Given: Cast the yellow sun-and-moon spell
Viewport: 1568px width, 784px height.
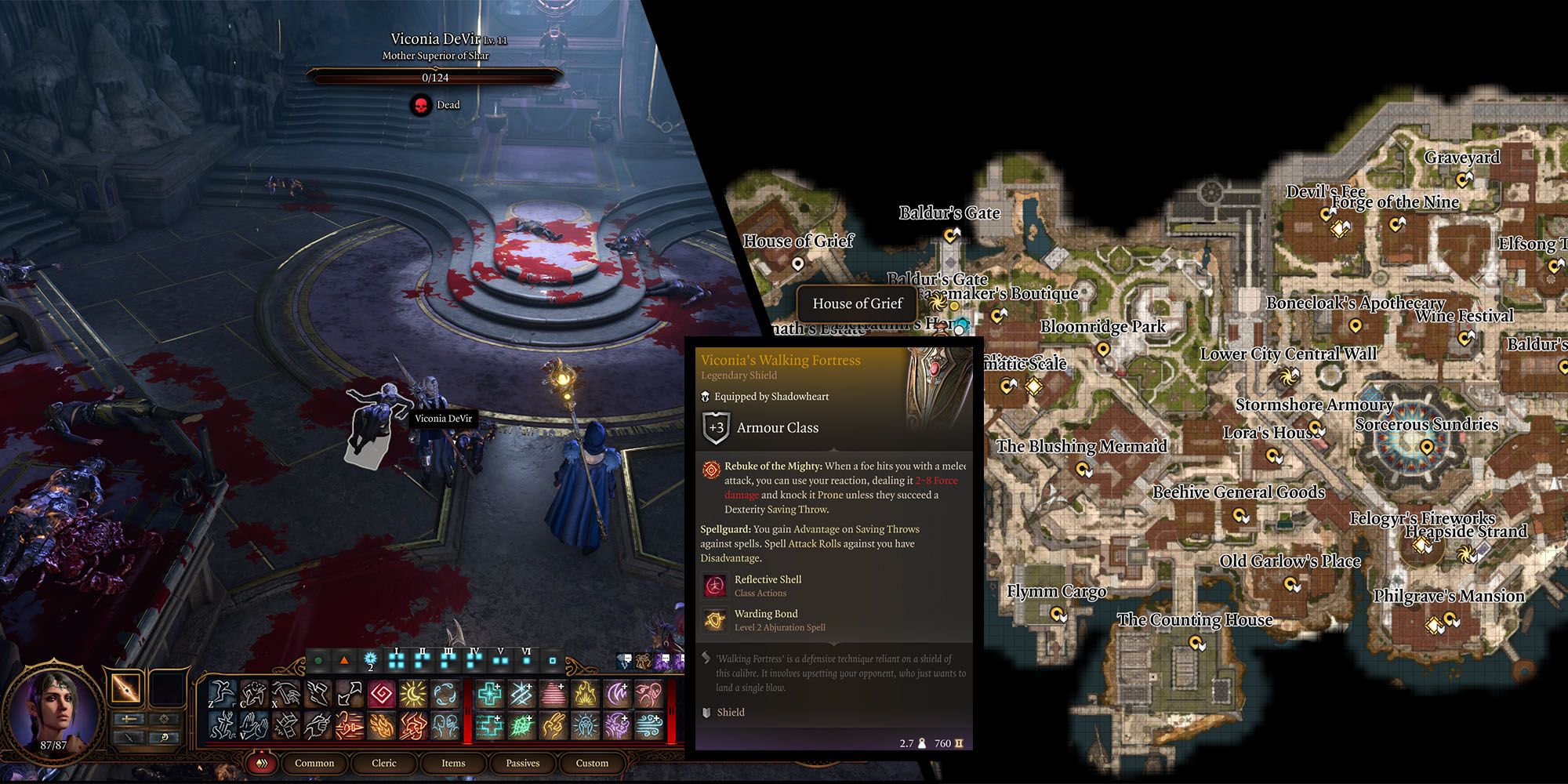Looking at the screenshot, I should tap(413, 694).
